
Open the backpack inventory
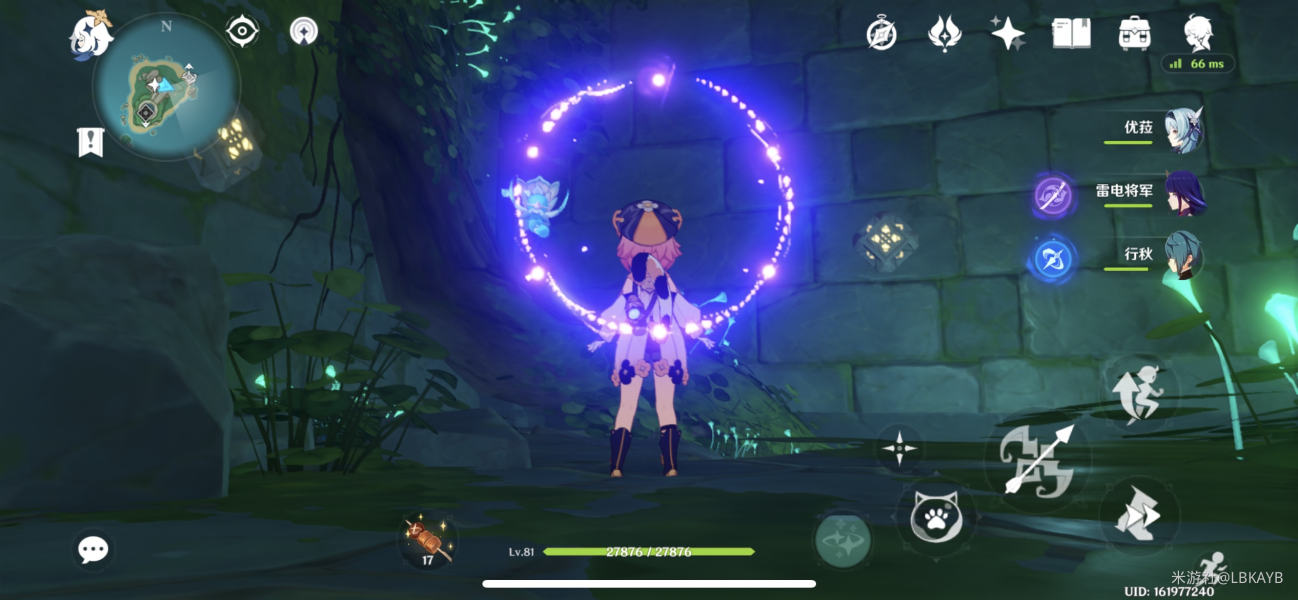[x=1134, y=34]
